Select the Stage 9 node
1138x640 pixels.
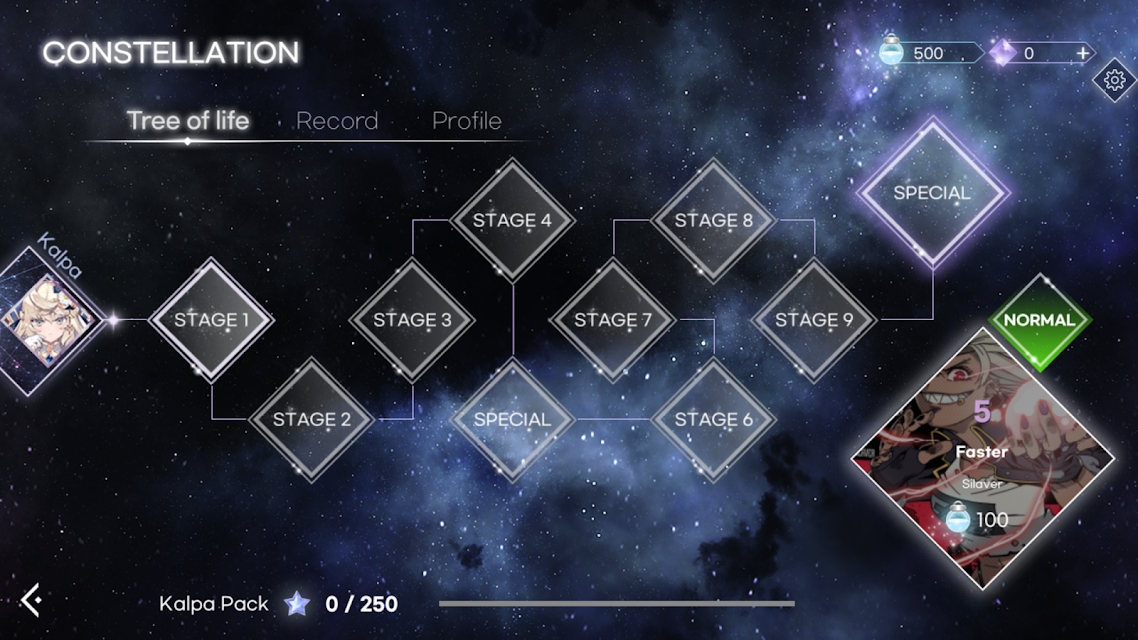tap(813, 320)
